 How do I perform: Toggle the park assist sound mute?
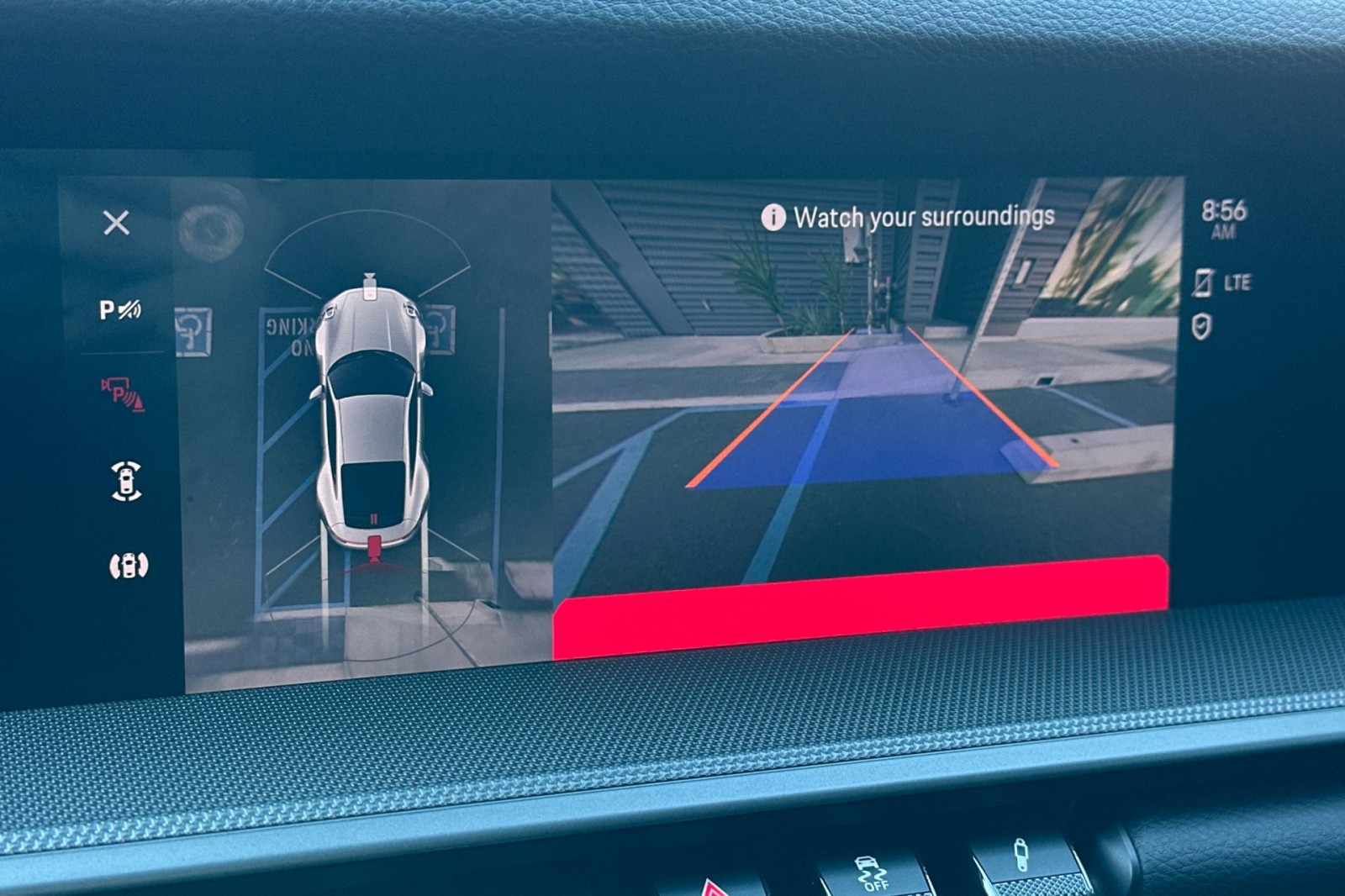pyautogui.click(x=120, y=310)
